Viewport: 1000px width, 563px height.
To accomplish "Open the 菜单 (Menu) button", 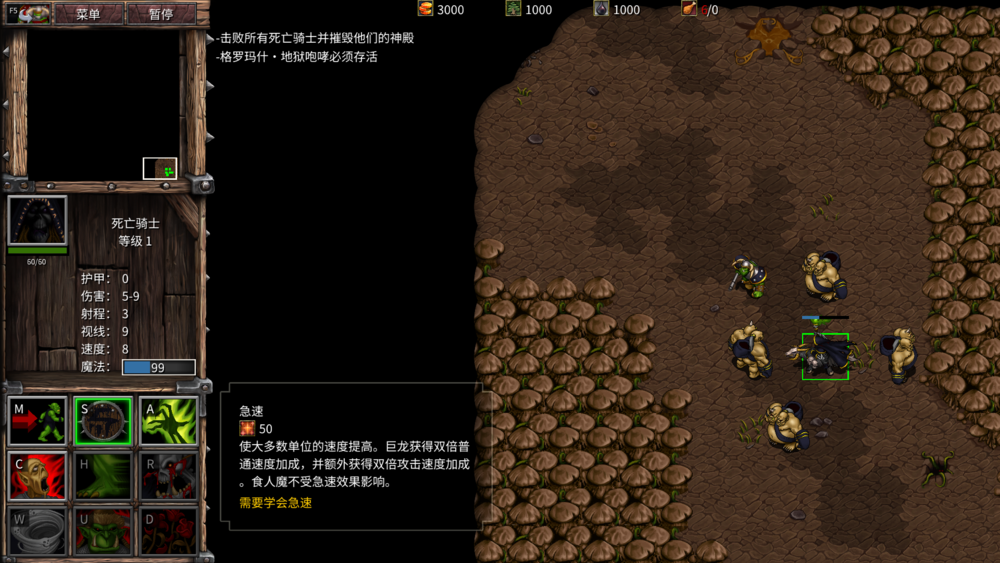I will [x=88, y=14].
